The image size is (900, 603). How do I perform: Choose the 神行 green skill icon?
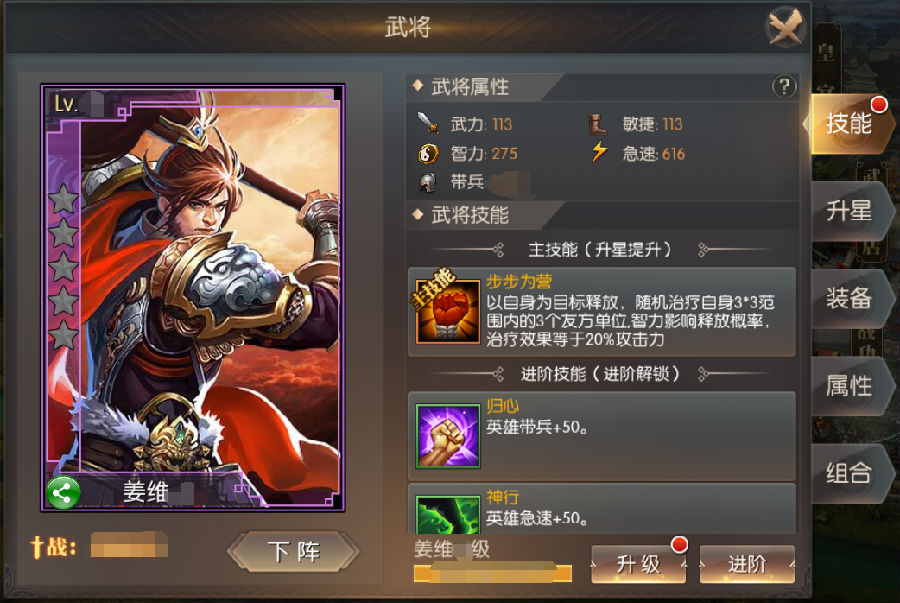point(449,514)
